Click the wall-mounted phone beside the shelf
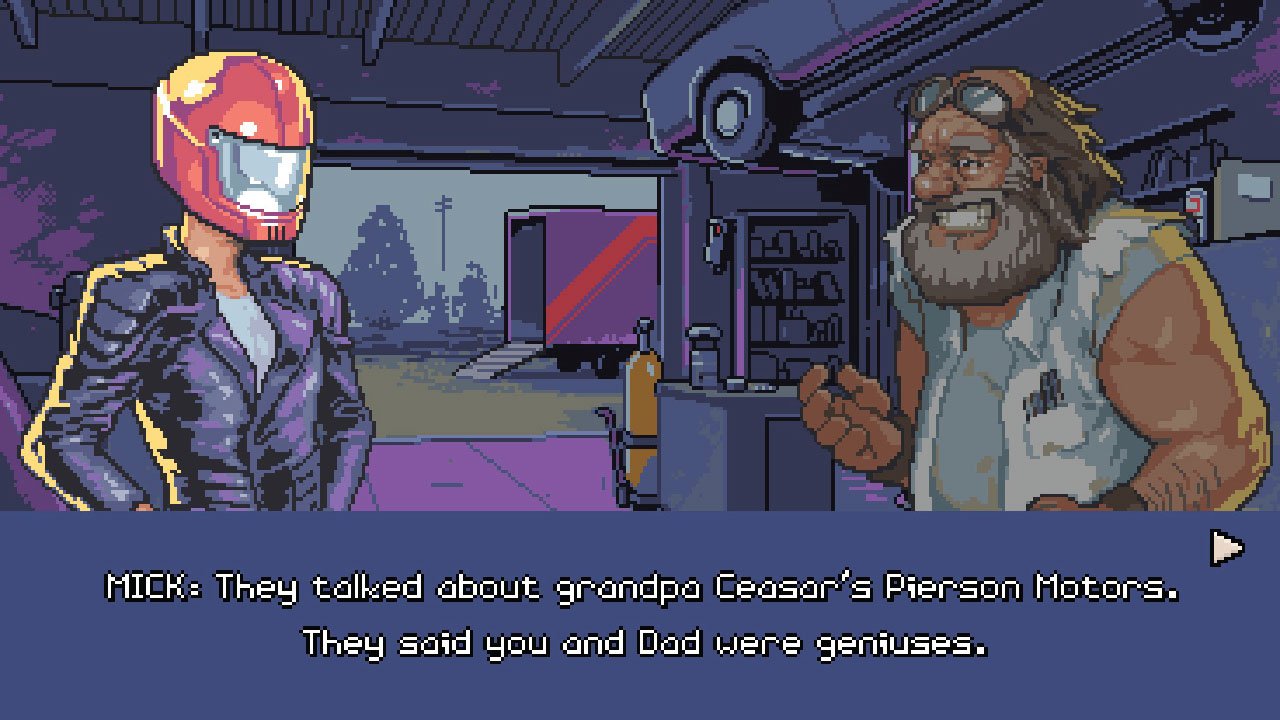 pos(715,245)
